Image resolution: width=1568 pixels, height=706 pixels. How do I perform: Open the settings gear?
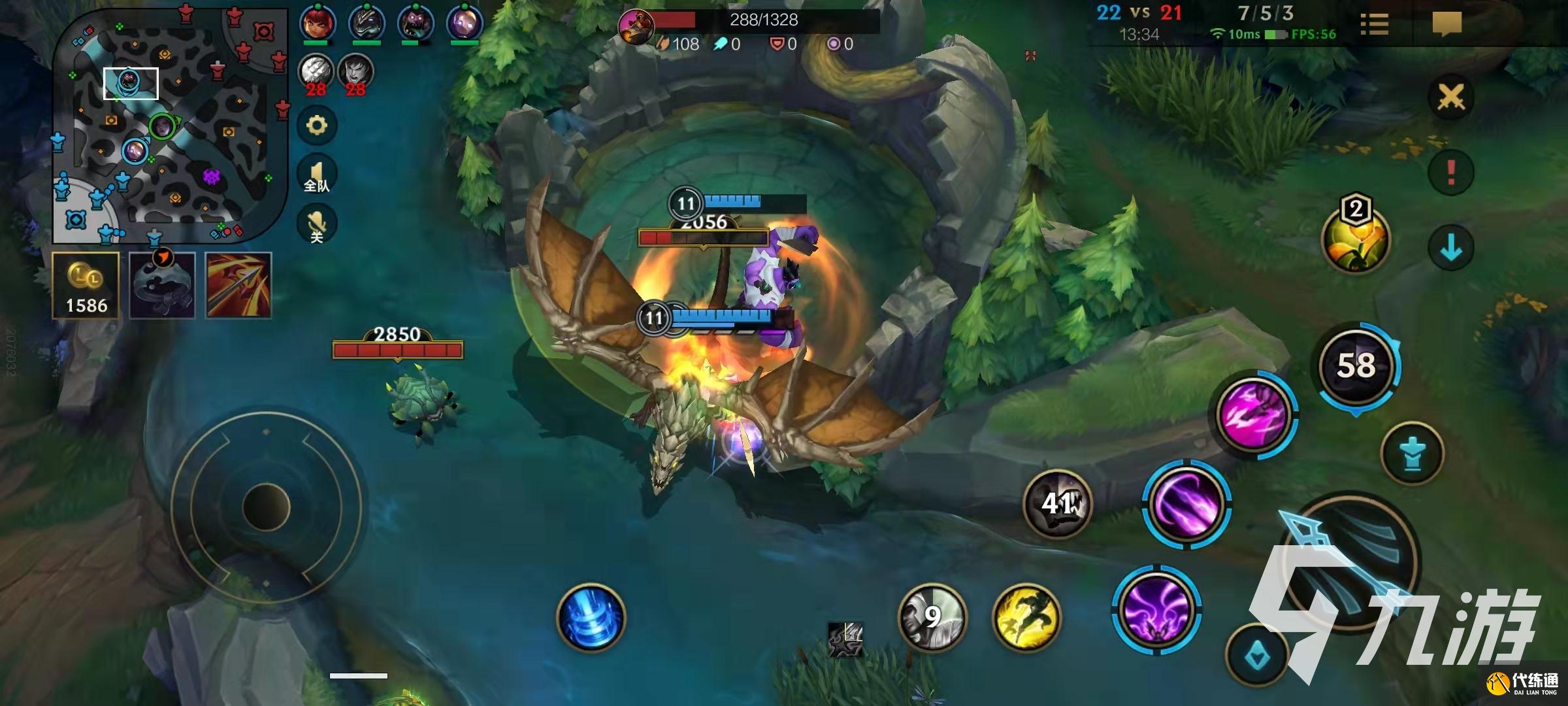[x=317, y=125]
